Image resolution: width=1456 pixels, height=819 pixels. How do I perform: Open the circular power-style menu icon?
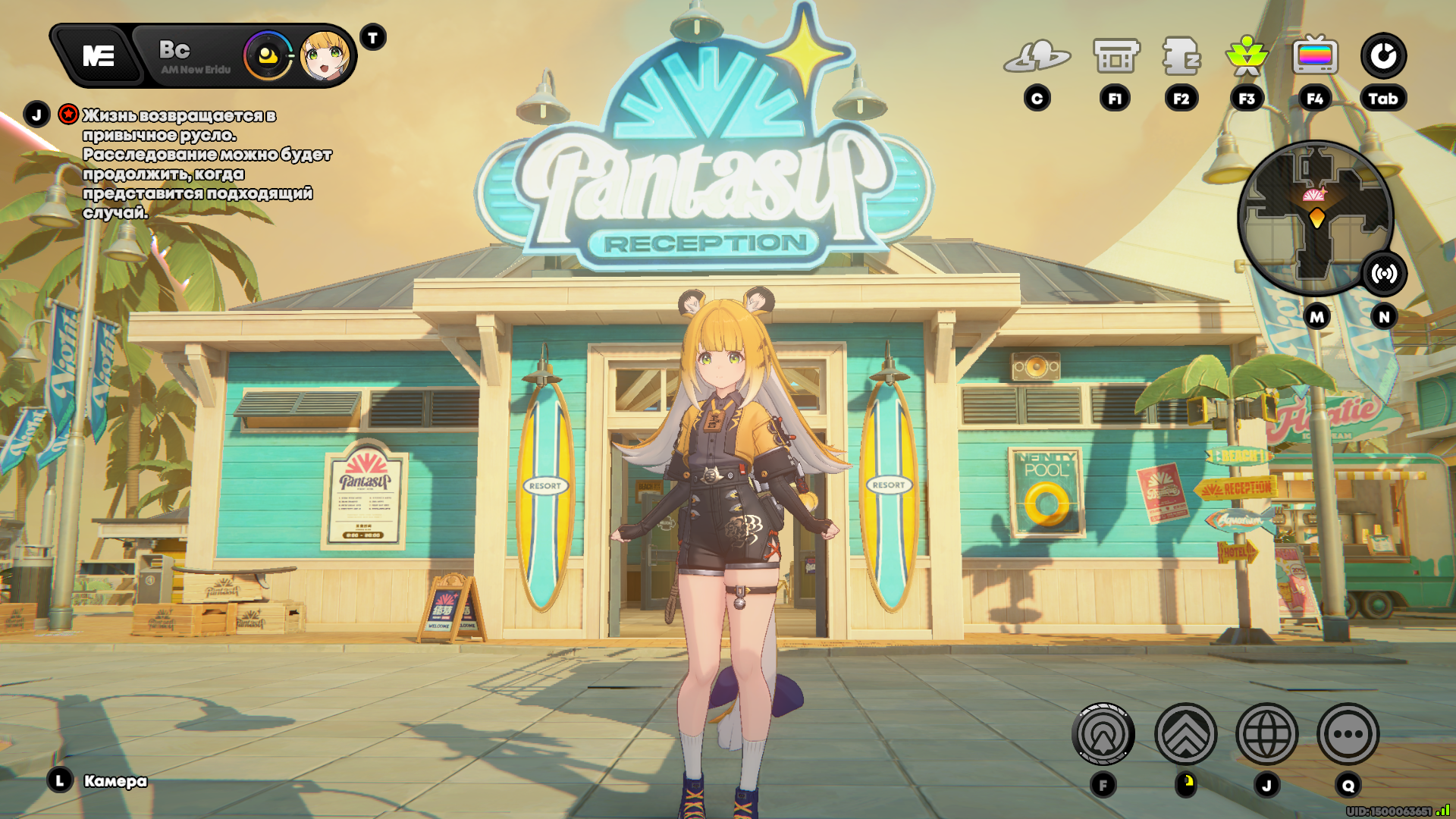pos(1383,56)
